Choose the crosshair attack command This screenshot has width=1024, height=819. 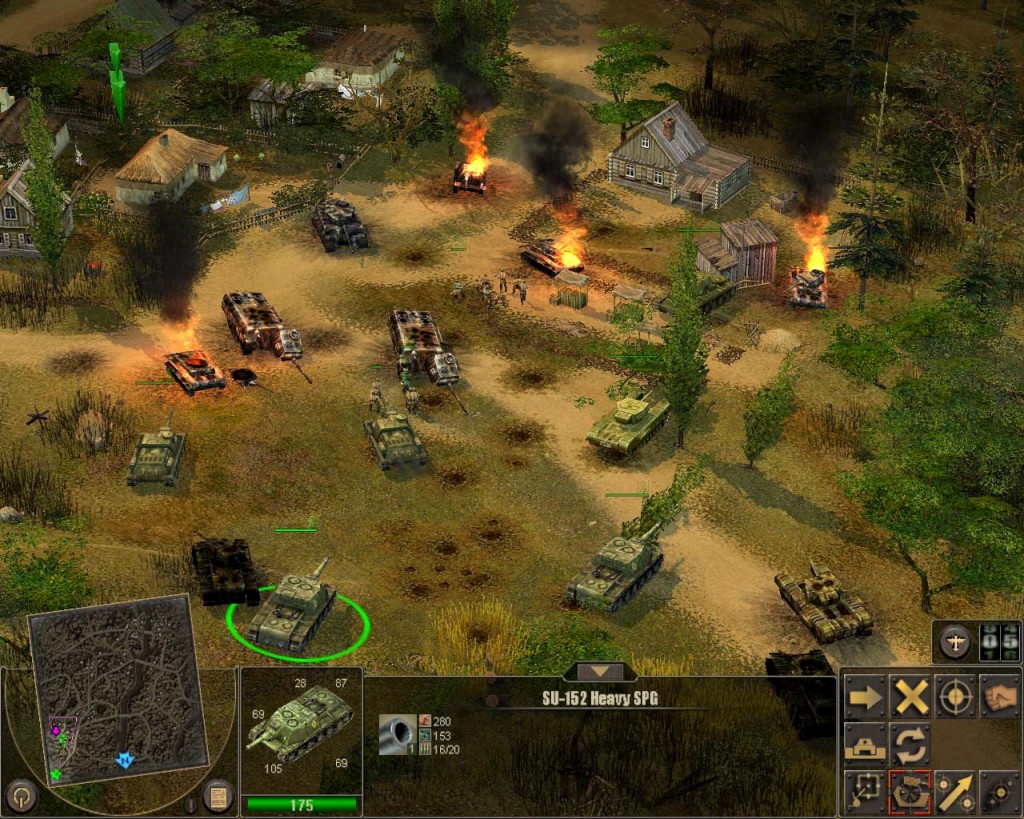click(956, 697)
